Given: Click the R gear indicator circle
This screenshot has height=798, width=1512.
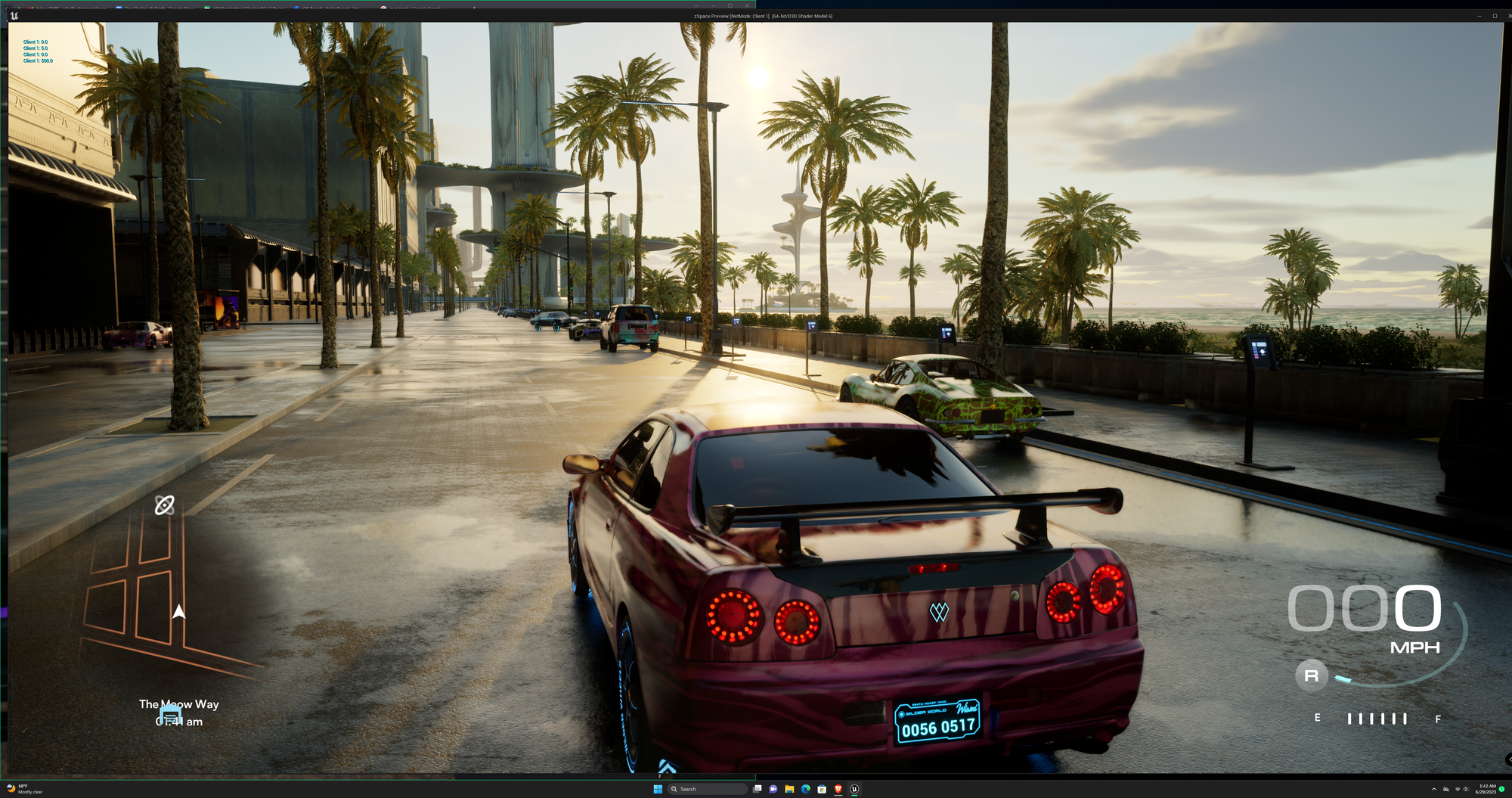Looking at the screenshot, I should (x=1311, y=675).
